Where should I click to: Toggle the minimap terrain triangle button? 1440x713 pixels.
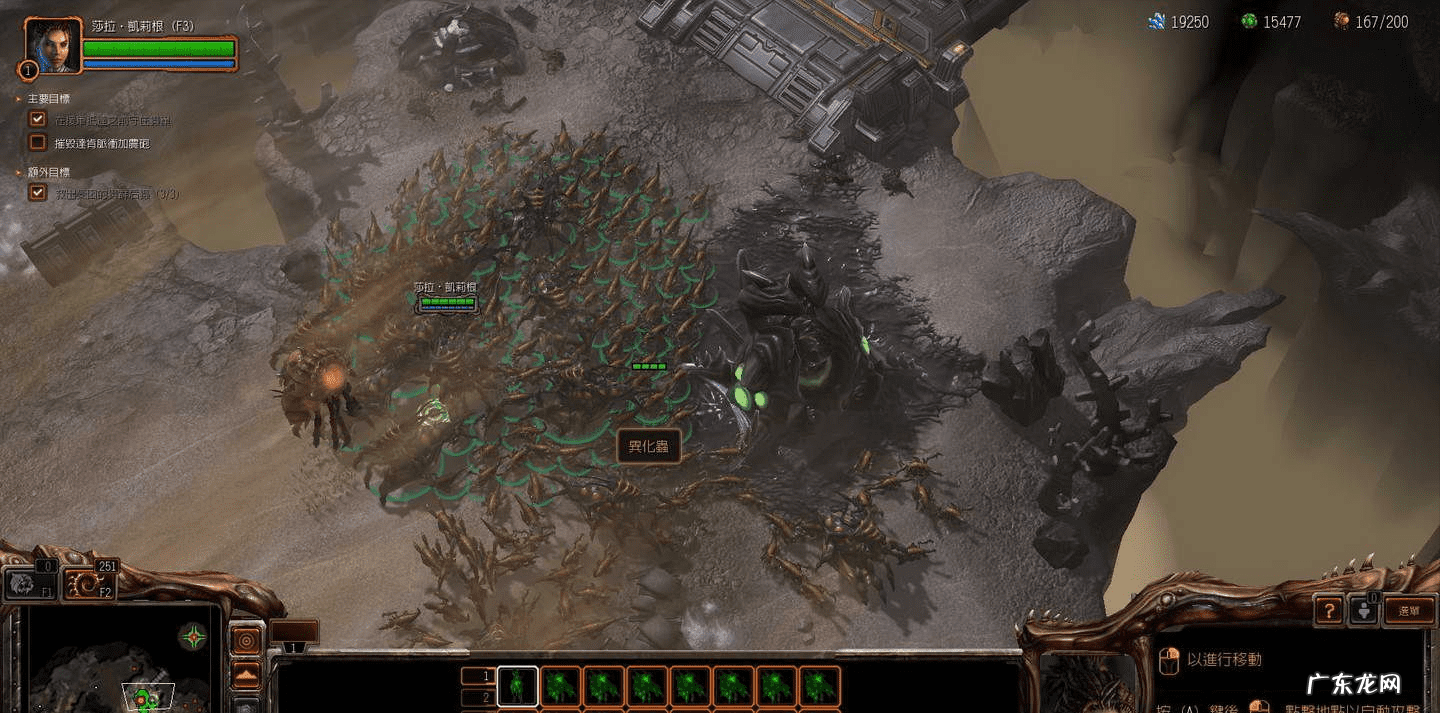coord(246,675)
